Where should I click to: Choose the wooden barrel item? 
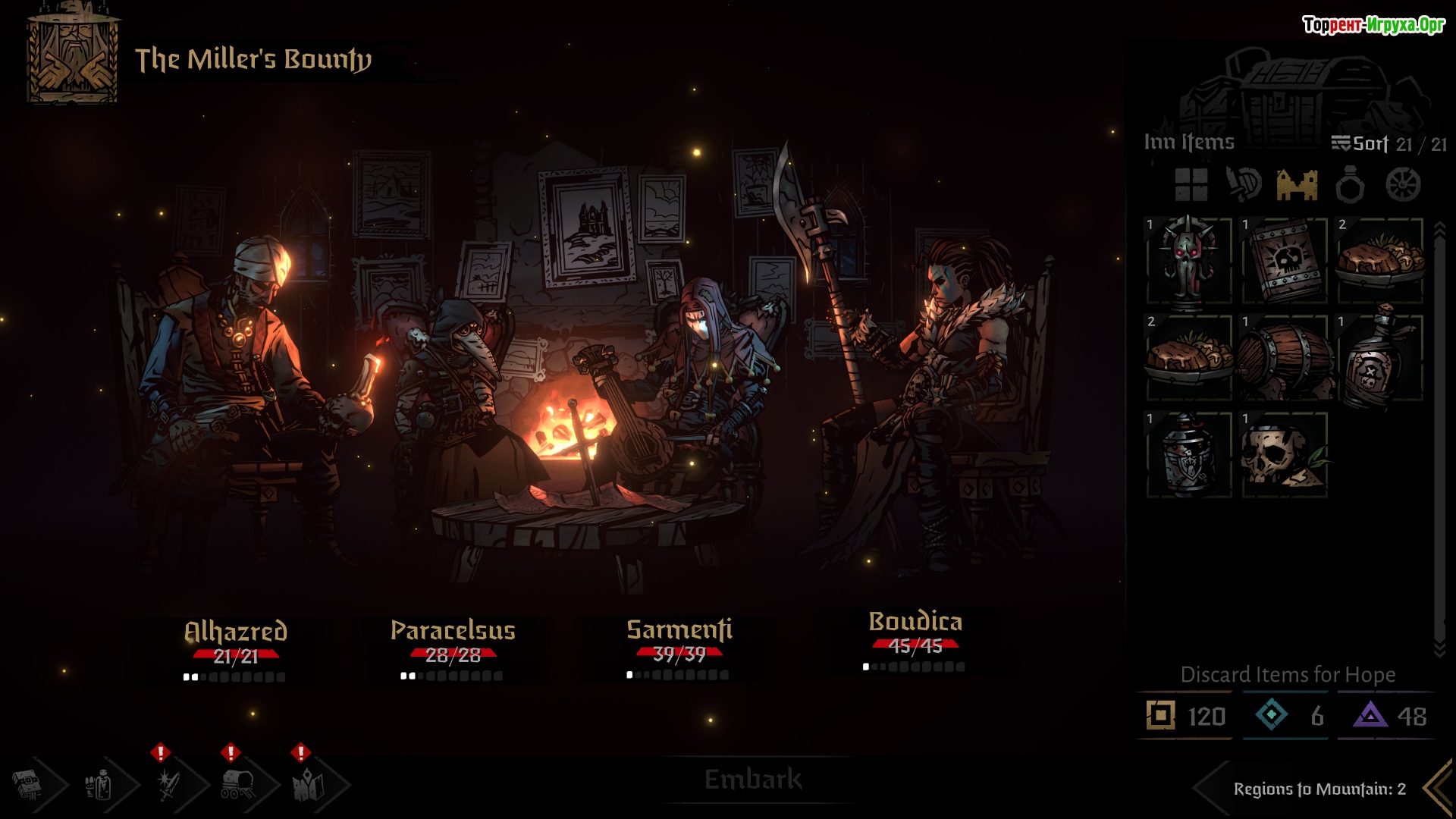point(1285,359)
